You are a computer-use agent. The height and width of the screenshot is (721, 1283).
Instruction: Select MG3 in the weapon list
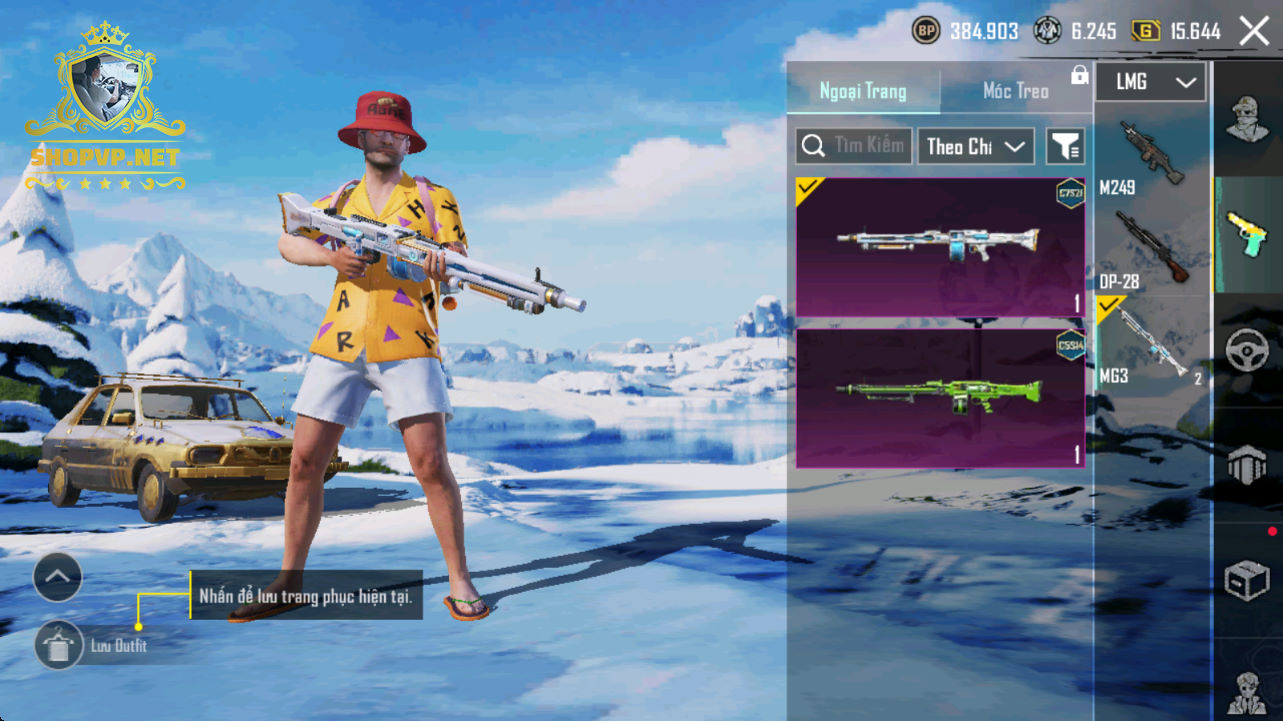[1151, 342]
